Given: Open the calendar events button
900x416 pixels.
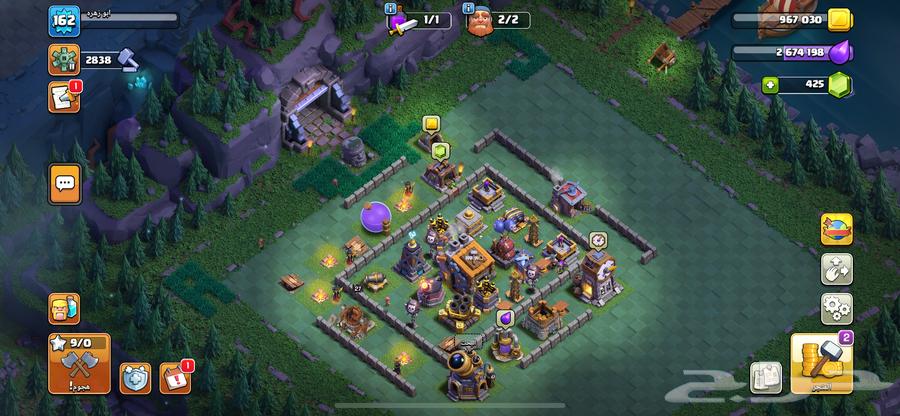Looking at the screenshot, I should pyautogui.click(x=176, y=377).
